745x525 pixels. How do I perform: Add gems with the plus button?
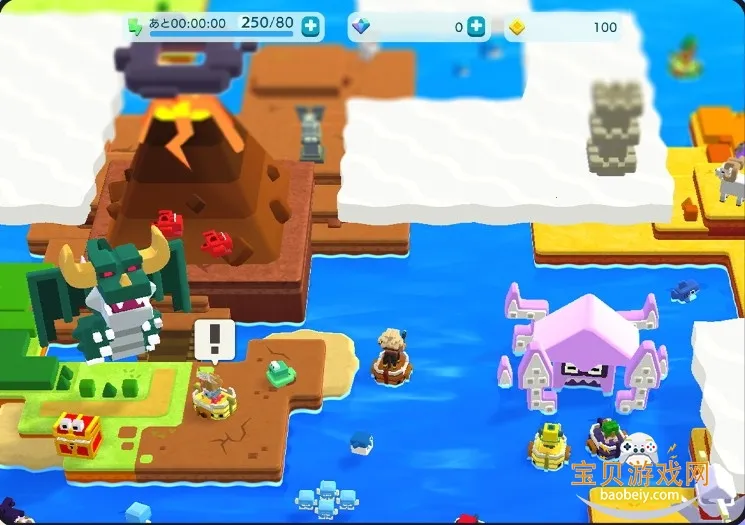pyautogui.click(x=476, y=27)
